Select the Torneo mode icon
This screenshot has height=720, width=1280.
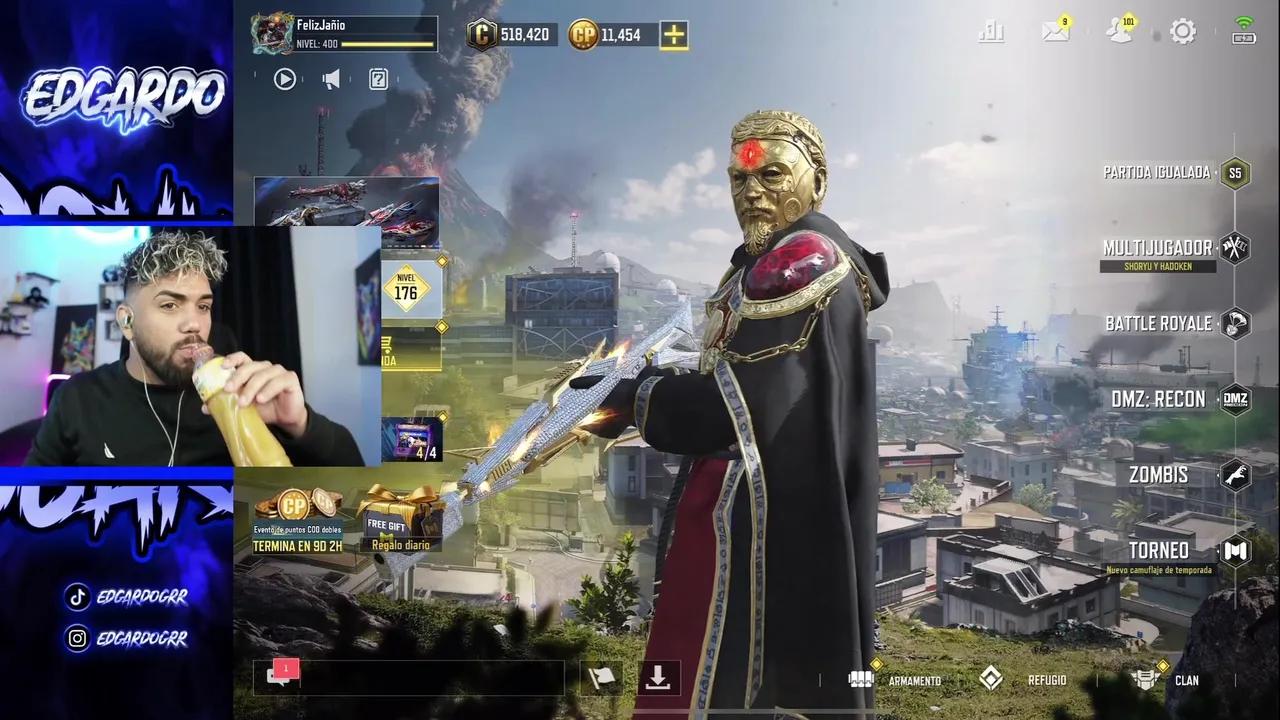coord(1236,551)
